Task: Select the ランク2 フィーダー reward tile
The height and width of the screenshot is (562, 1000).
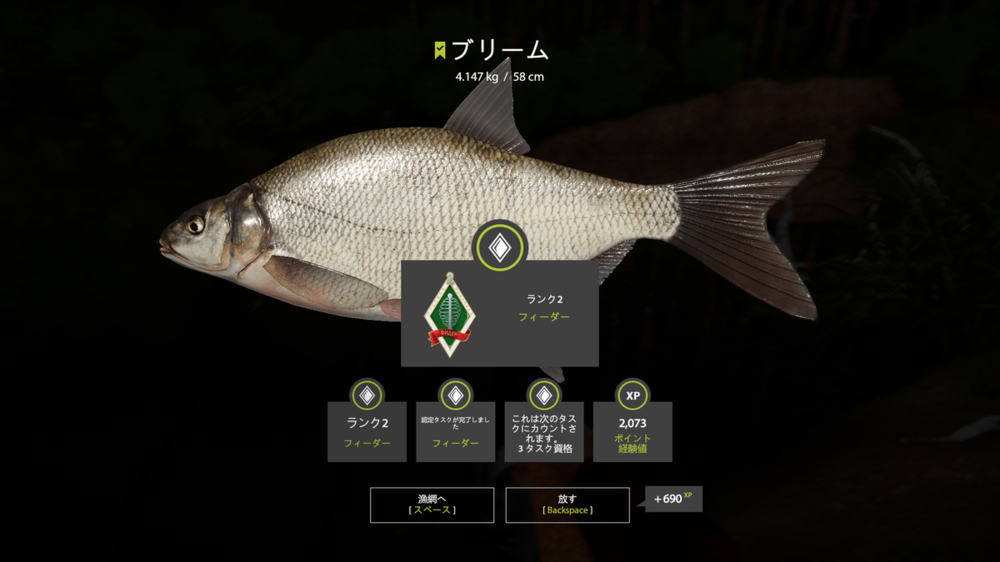Action: [x=367, y=431]
